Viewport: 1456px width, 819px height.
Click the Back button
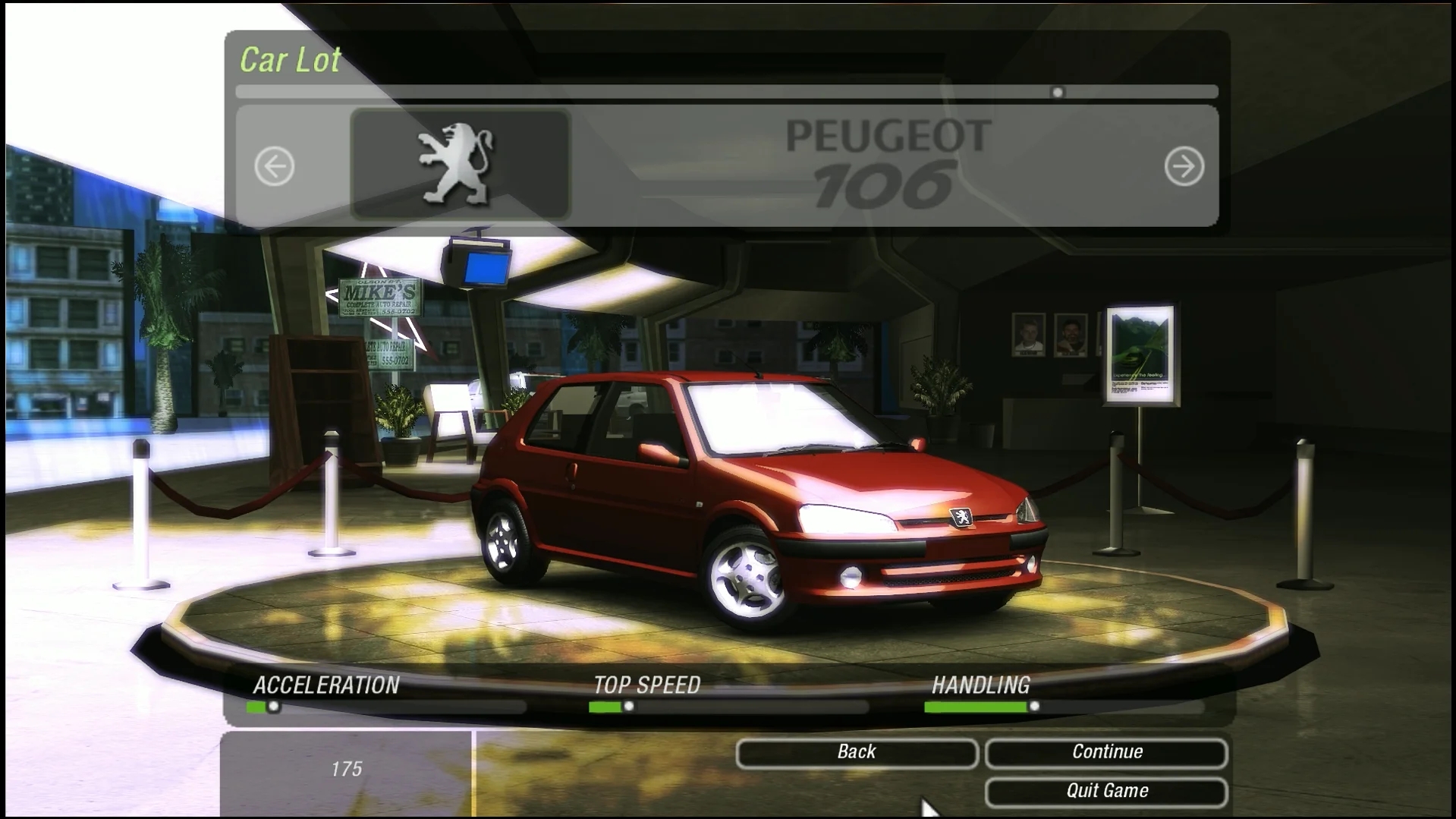(857, 752)
